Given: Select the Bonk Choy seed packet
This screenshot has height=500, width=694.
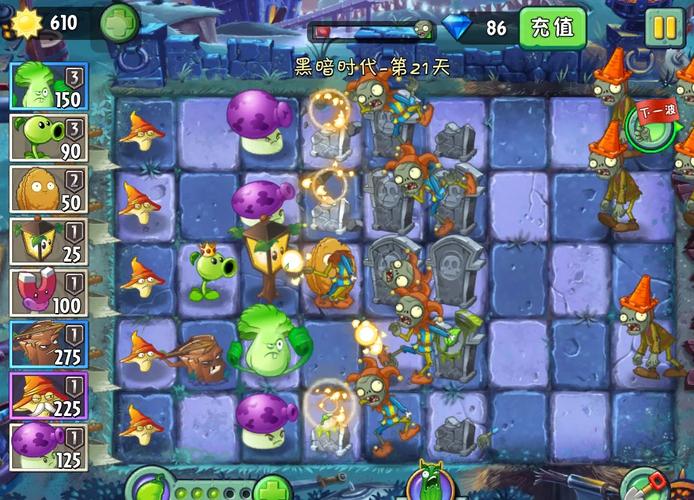Looking at the screenshot, I should (x=48, y=85).
